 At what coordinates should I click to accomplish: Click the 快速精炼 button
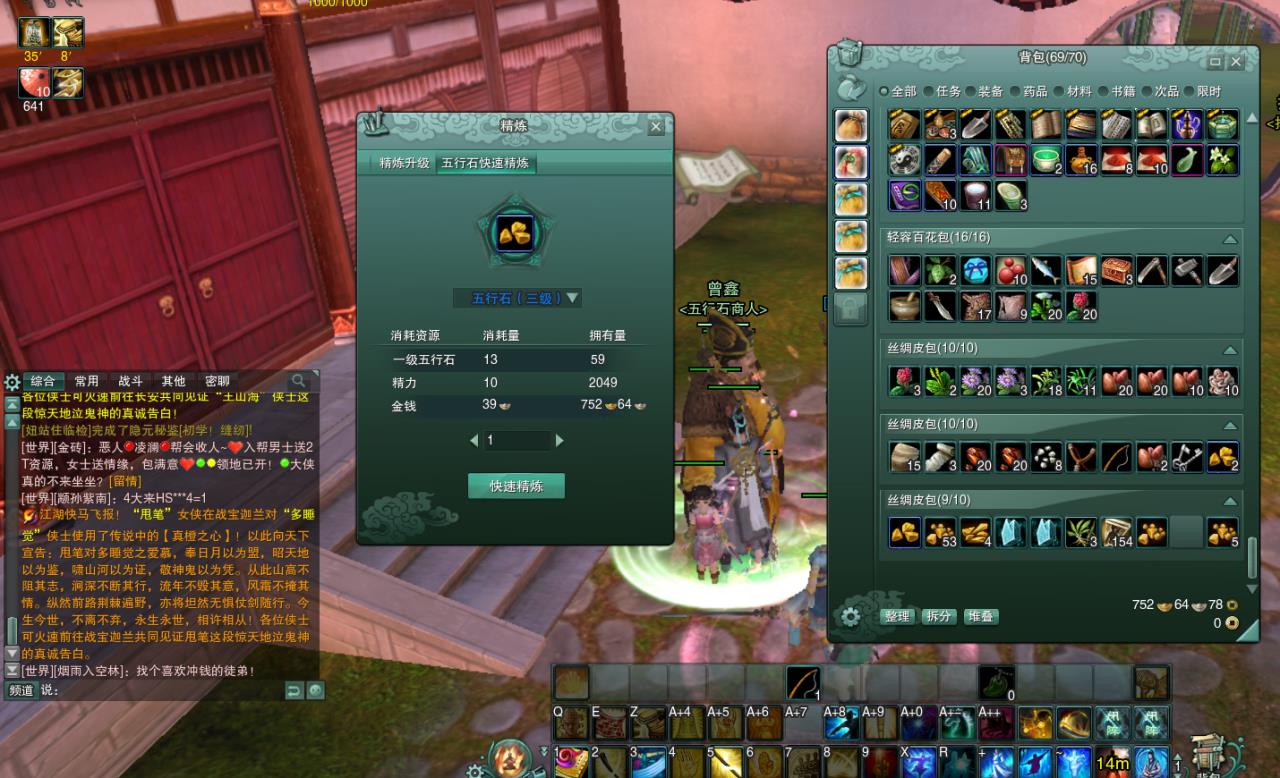point(516,486)
